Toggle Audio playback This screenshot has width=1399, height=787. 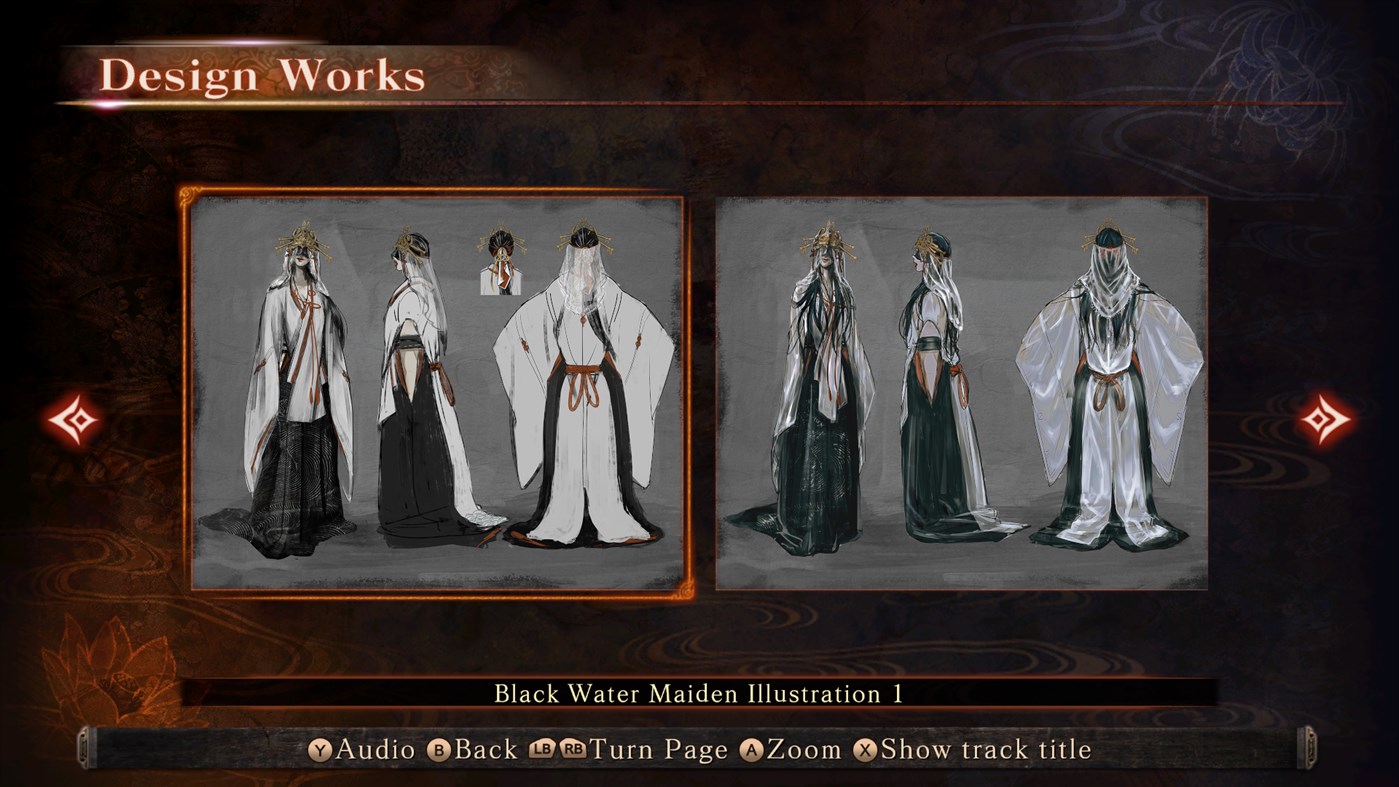pyautogui.click(x=376, y=749)
